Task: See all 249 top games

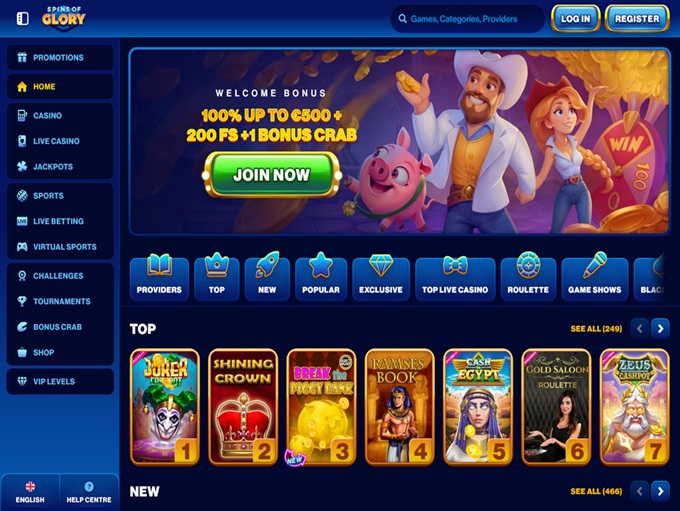Action: (x=596, y=328)
